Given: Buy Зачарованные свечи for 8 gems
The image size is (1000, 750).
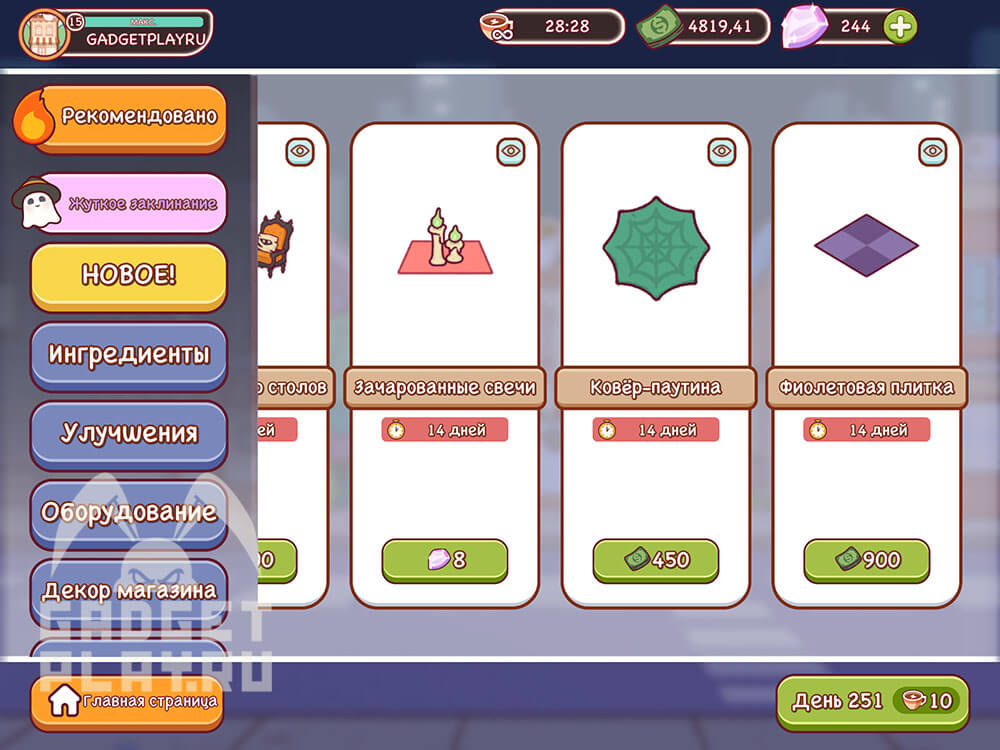Looking at the screenshot, I should point(445,560).
